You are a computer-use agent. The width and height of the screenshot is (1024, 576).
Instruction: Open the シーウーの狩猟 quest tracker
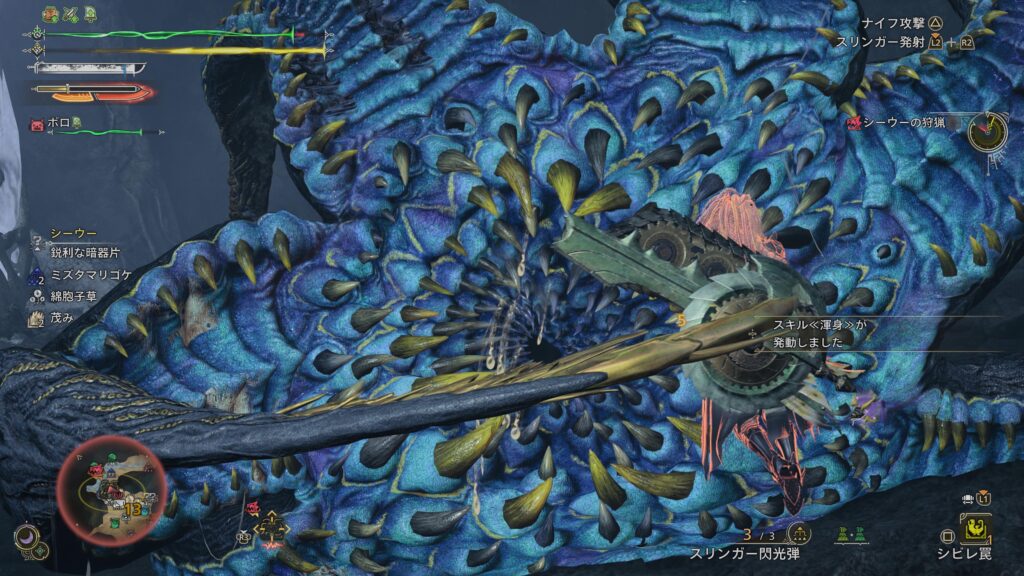pos(902,123)
